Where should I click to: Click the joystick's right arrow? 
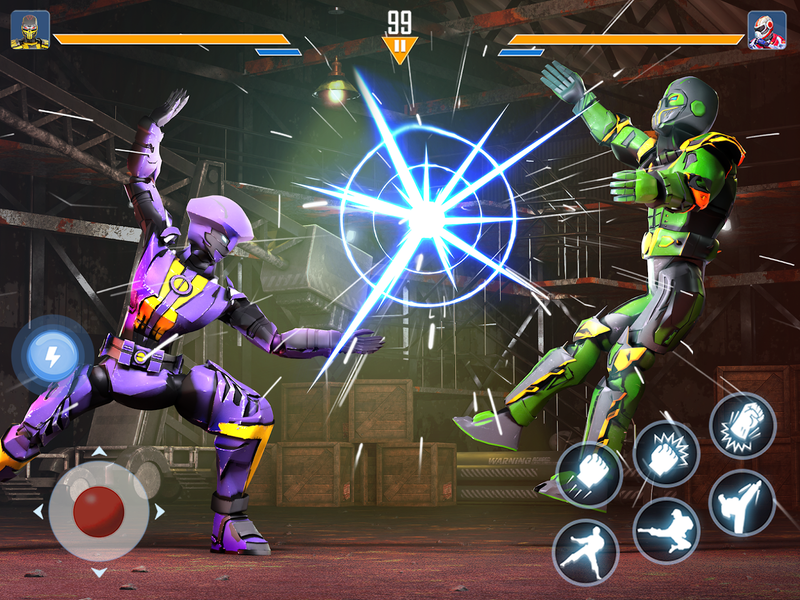click(160, 512)
